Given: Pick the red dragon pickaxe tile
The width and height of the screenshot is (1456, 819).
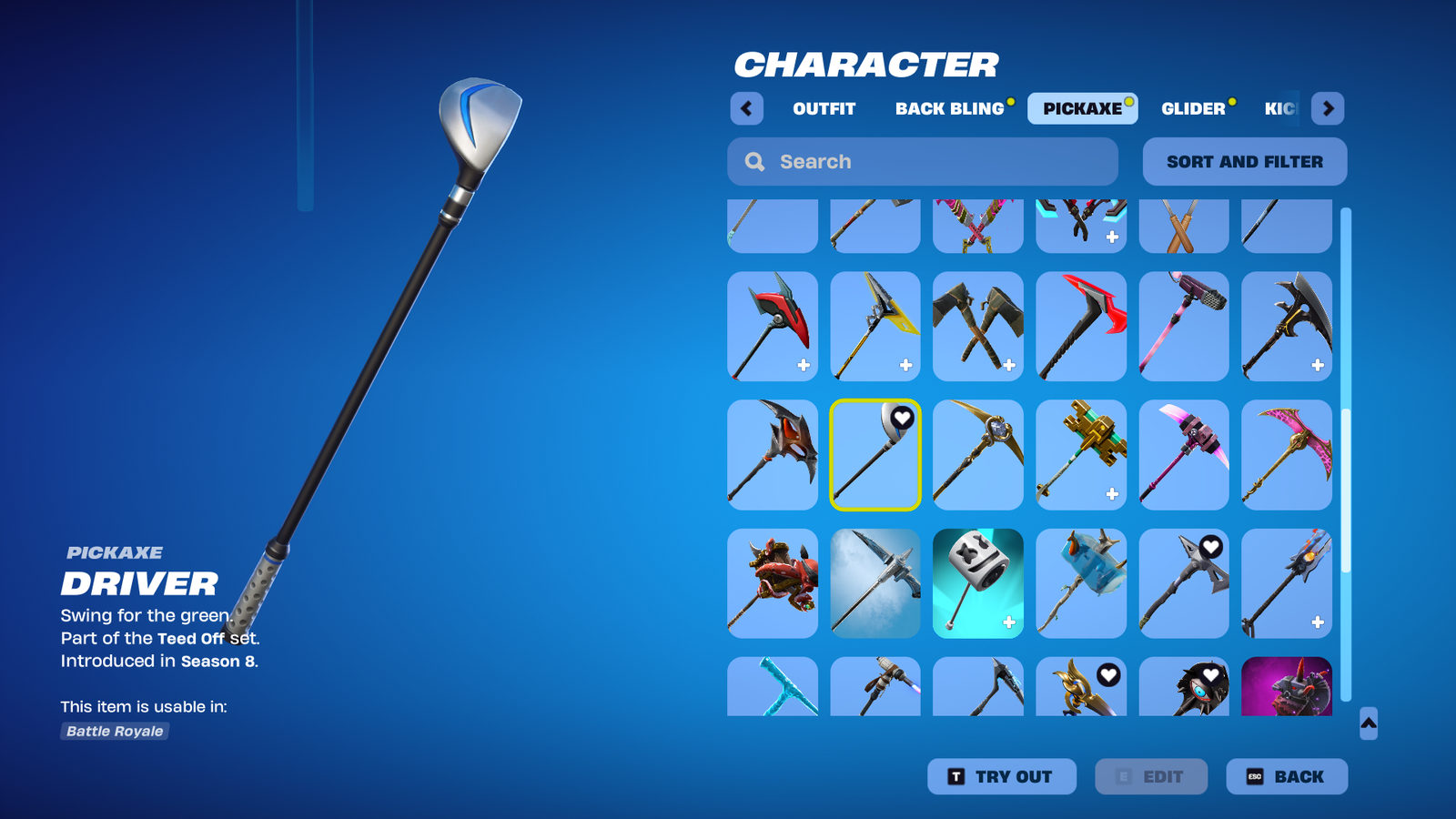Looking at the screenshot, I should [x=773, y=583].
